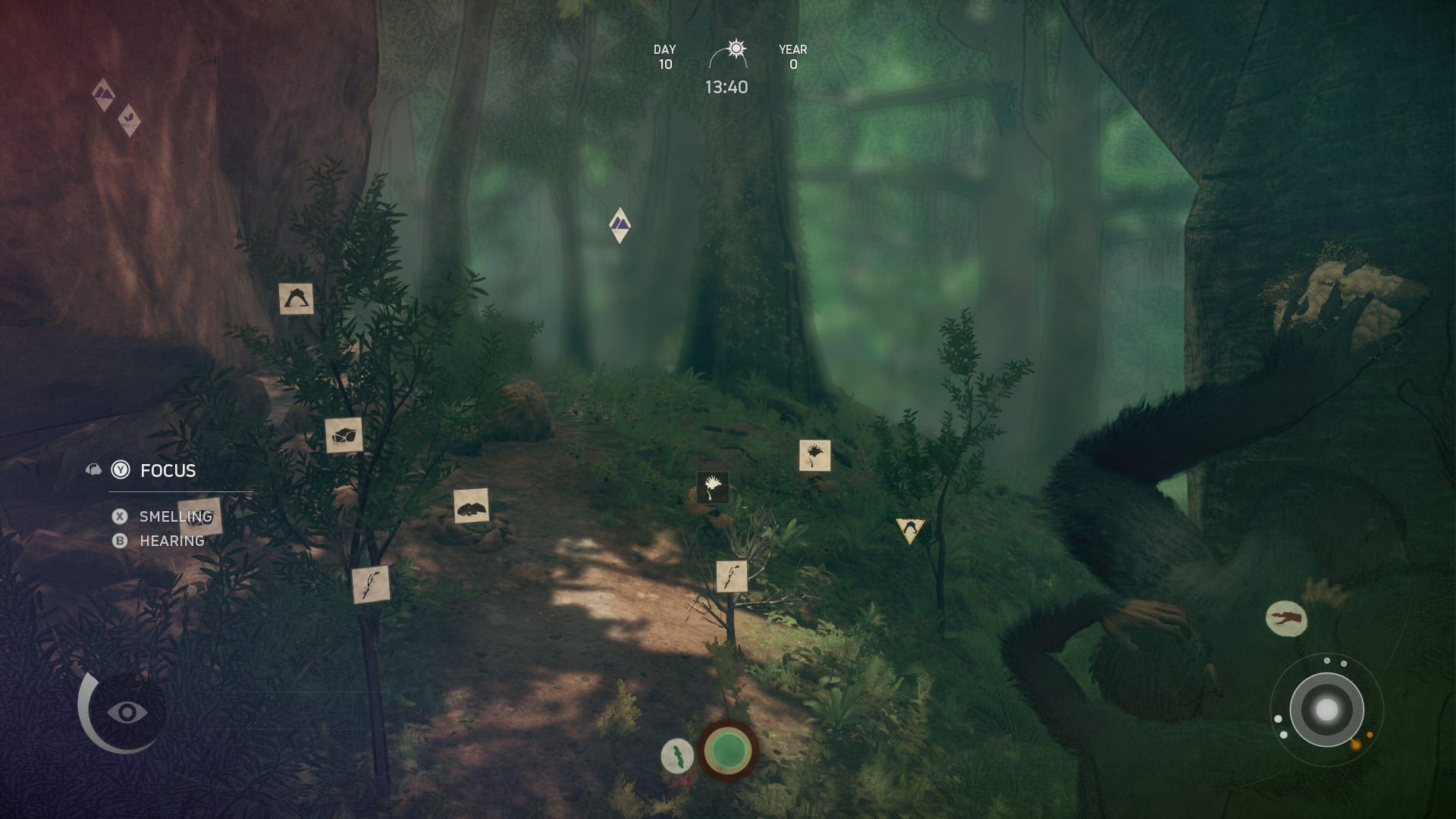1456x819 pixels.
Task: Click the intelligence eye icon
Action: coord(127,712)
